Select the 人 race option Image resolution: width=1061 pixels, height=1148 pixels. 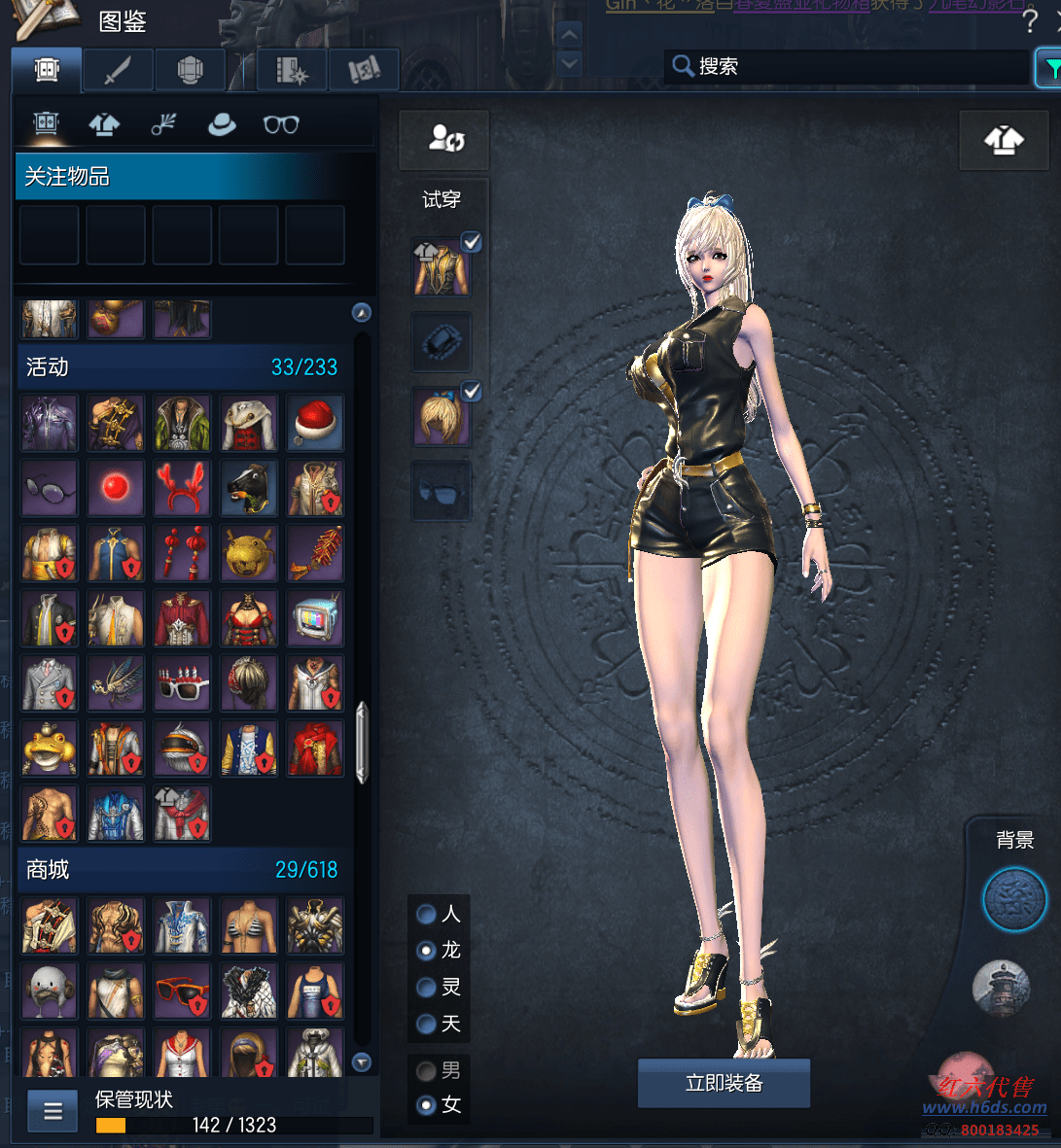tap(426, 914)
